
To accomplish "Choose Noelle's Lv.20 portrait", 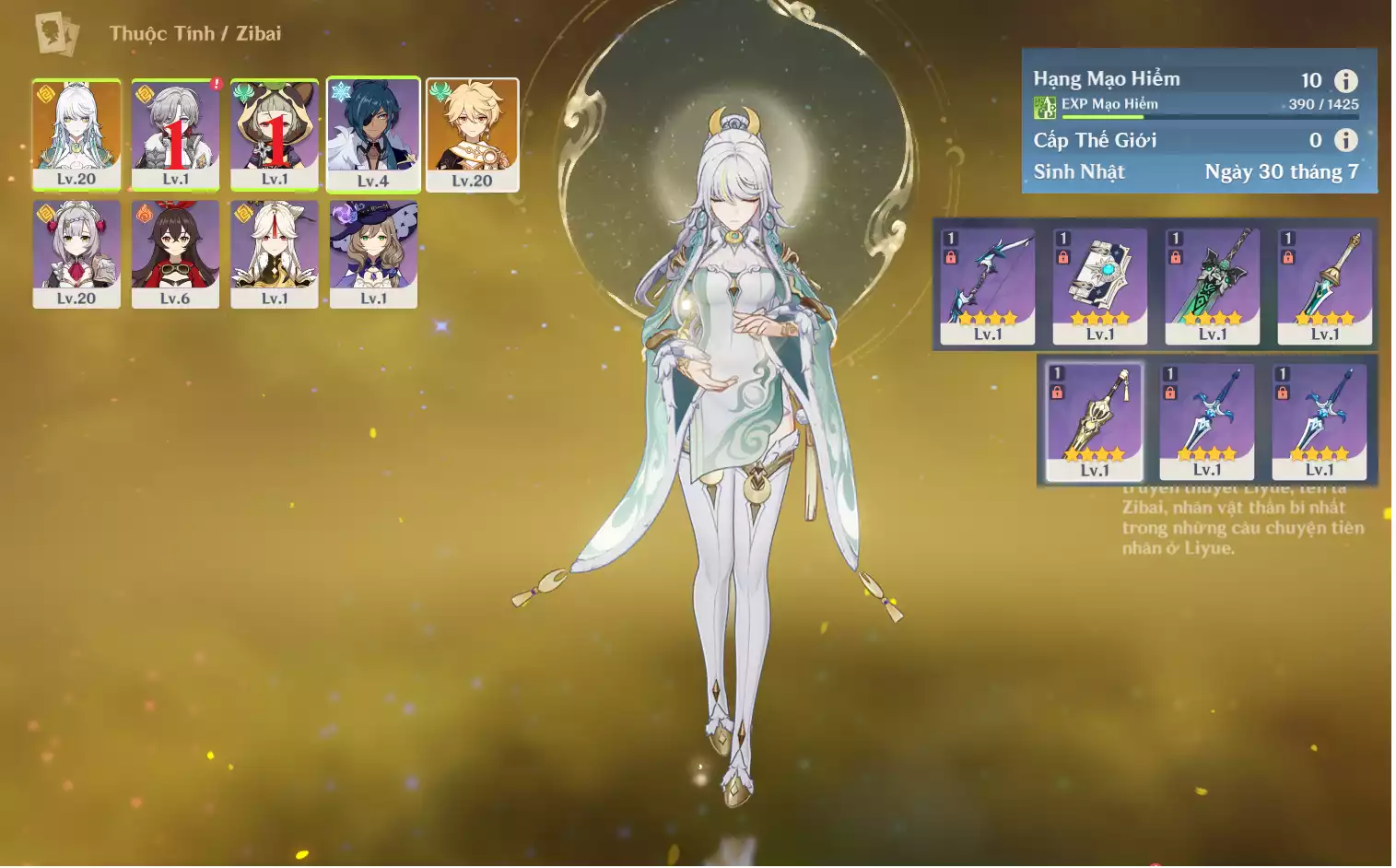I will (76, 254).
